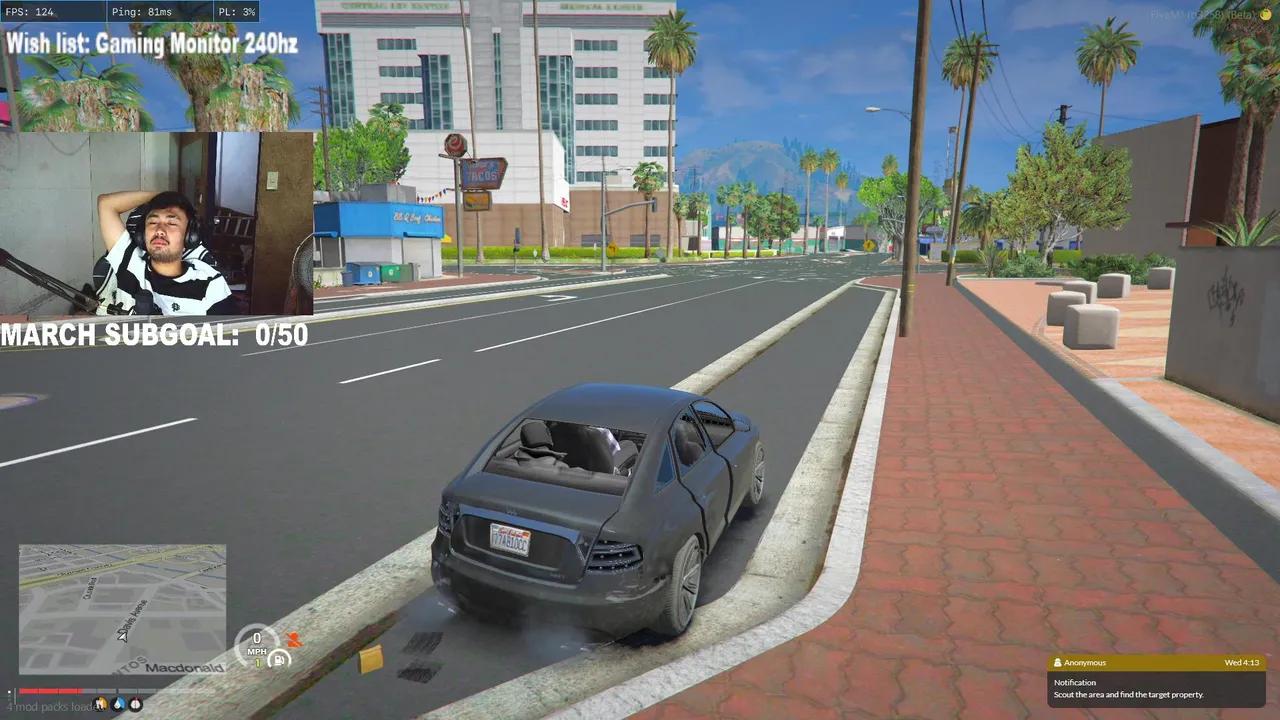Click the red seatbelt warning icon
This screenshot has height=720, width=1280.
click(x=295, y=638)
